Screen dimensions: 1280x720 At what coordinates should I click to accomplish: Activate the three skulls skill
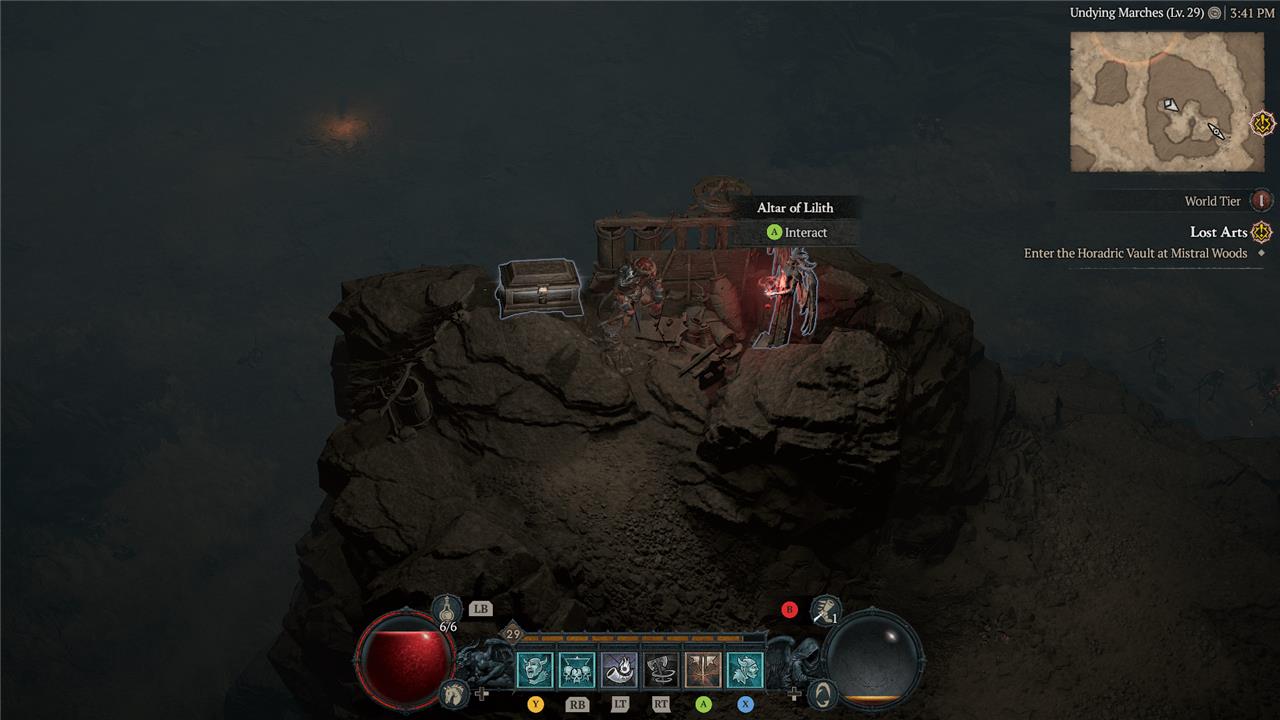[577, 669]
